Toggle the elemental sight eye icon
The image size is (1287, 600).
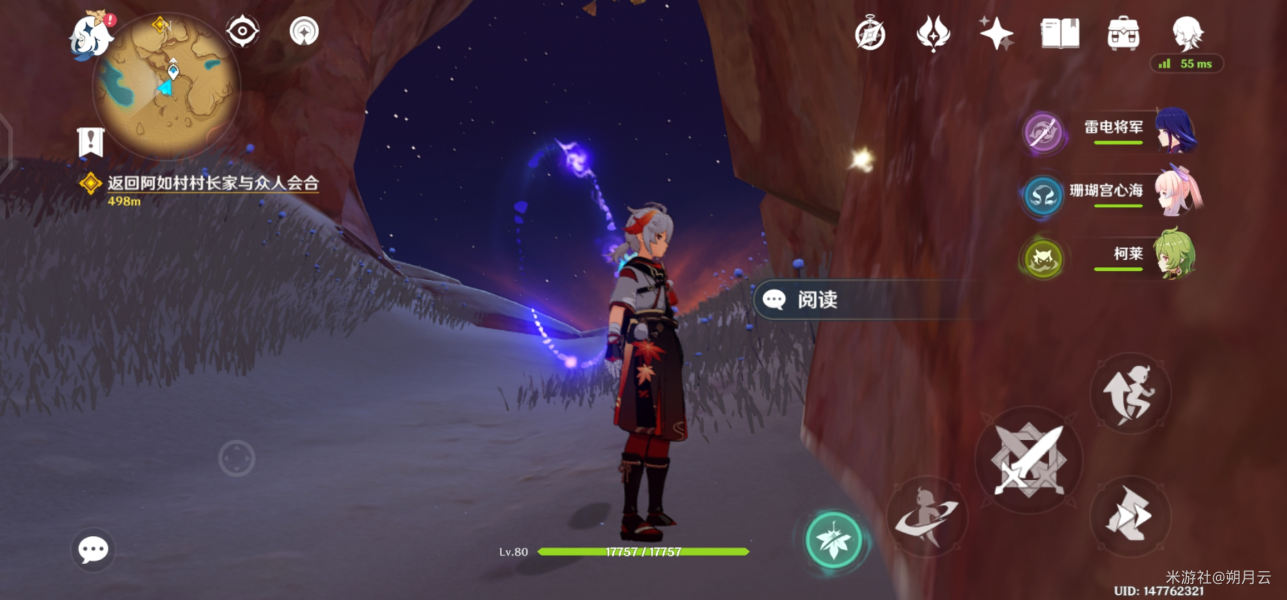coord(242,32)
